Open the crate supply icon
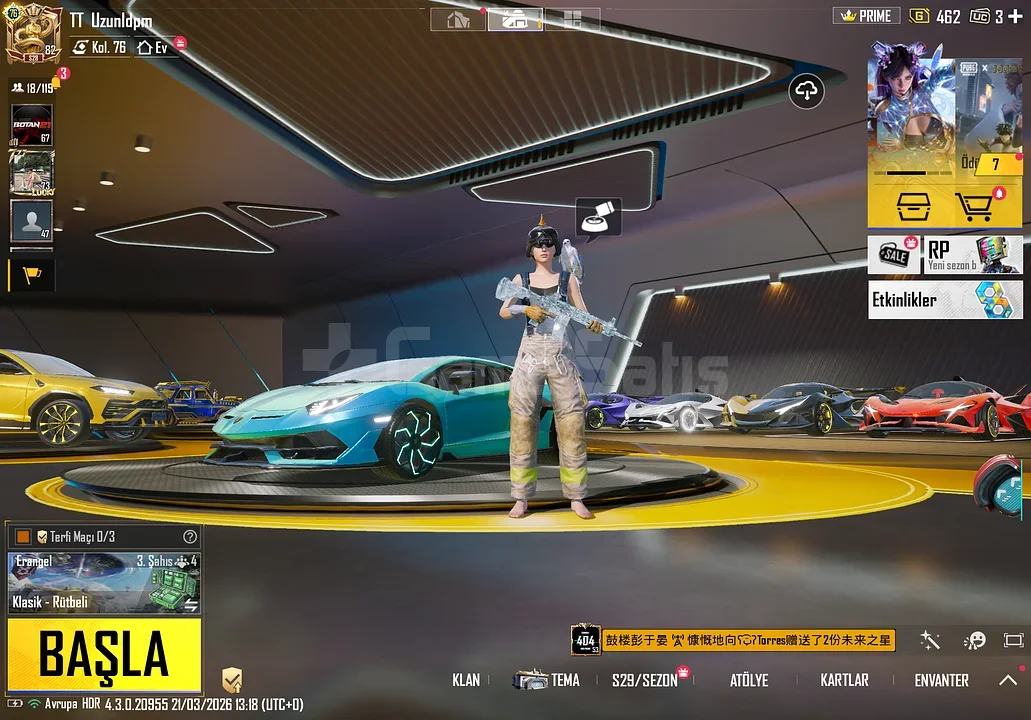1031x720 pixels. tap(906, 206)
